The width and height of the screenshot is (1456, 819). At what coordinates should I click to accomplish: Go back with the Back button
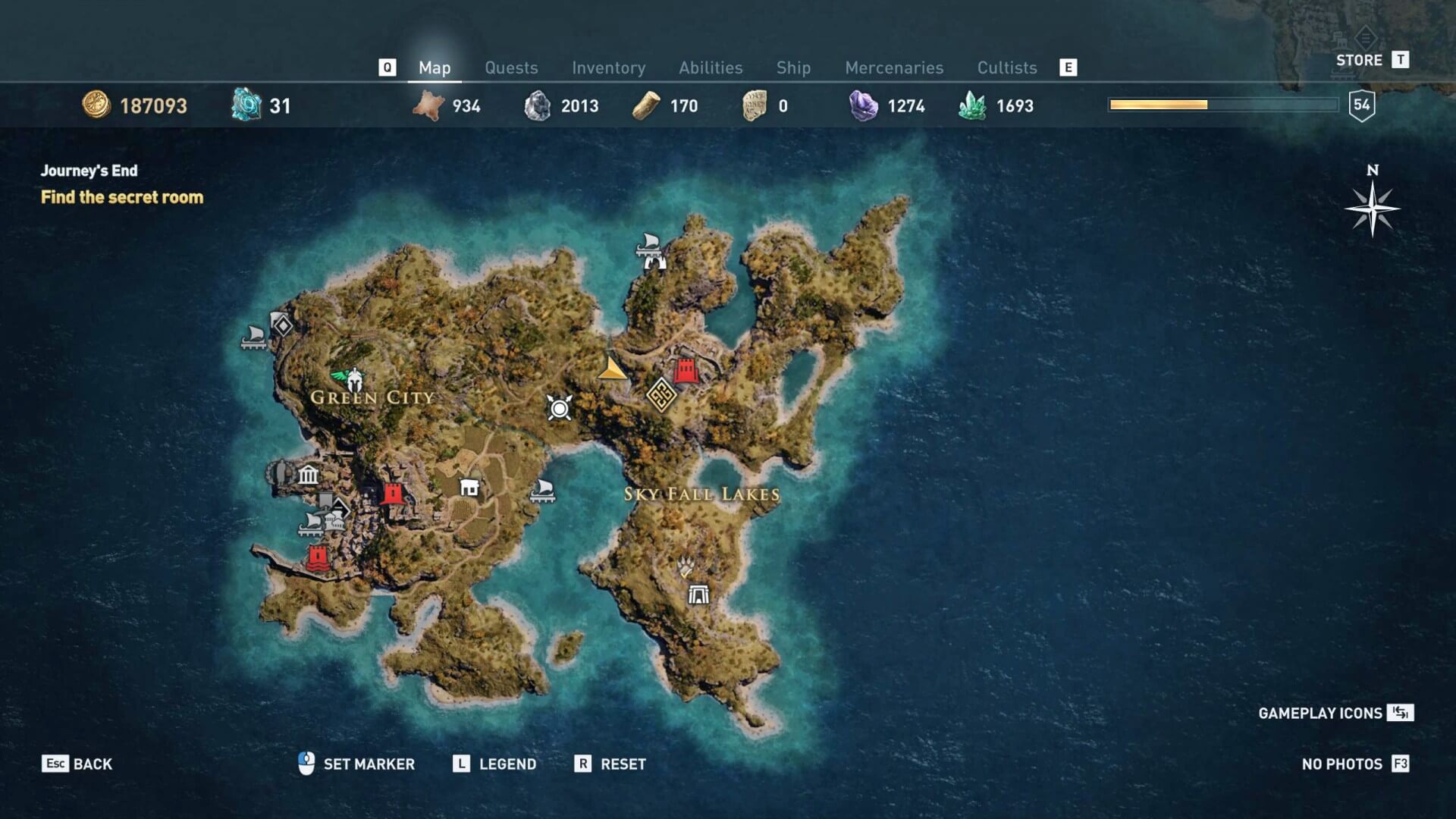[x=77, y=764]
